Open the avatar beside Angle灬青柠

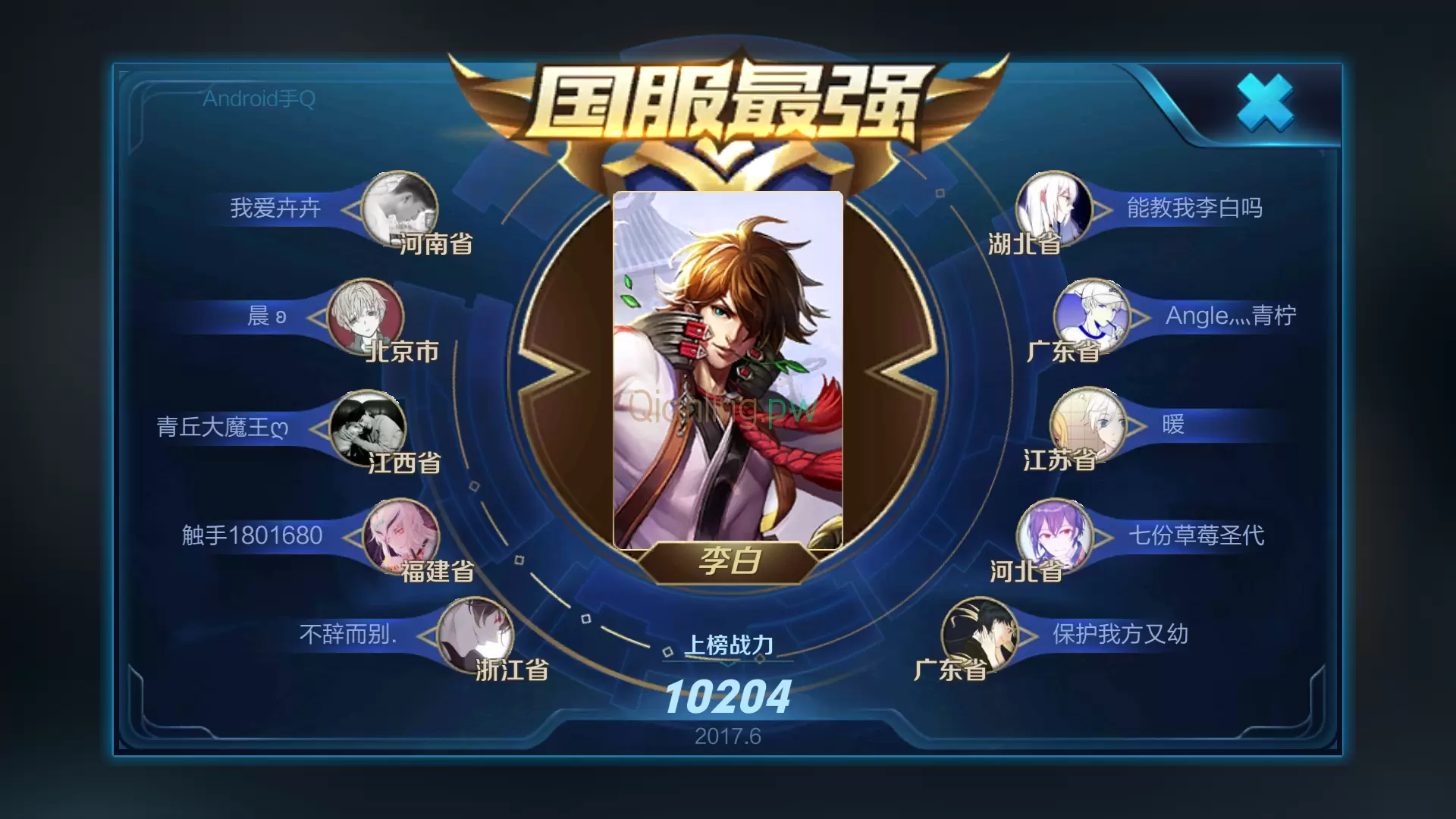(1090, 317)
